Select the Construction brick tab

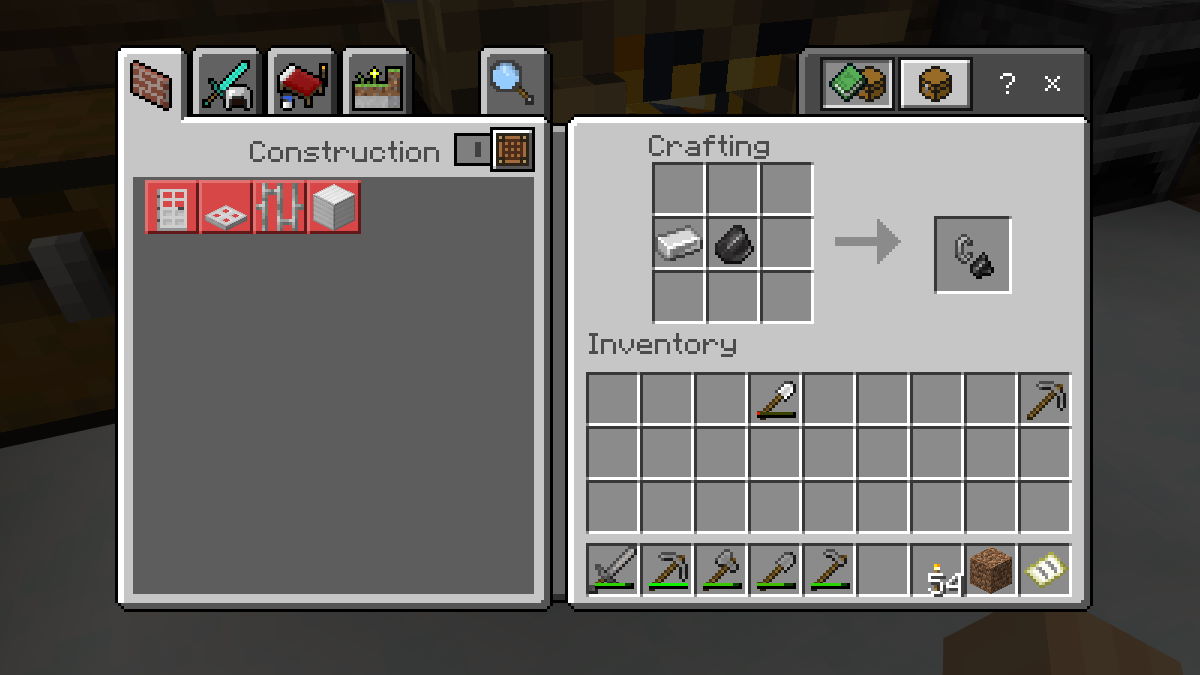152,85
